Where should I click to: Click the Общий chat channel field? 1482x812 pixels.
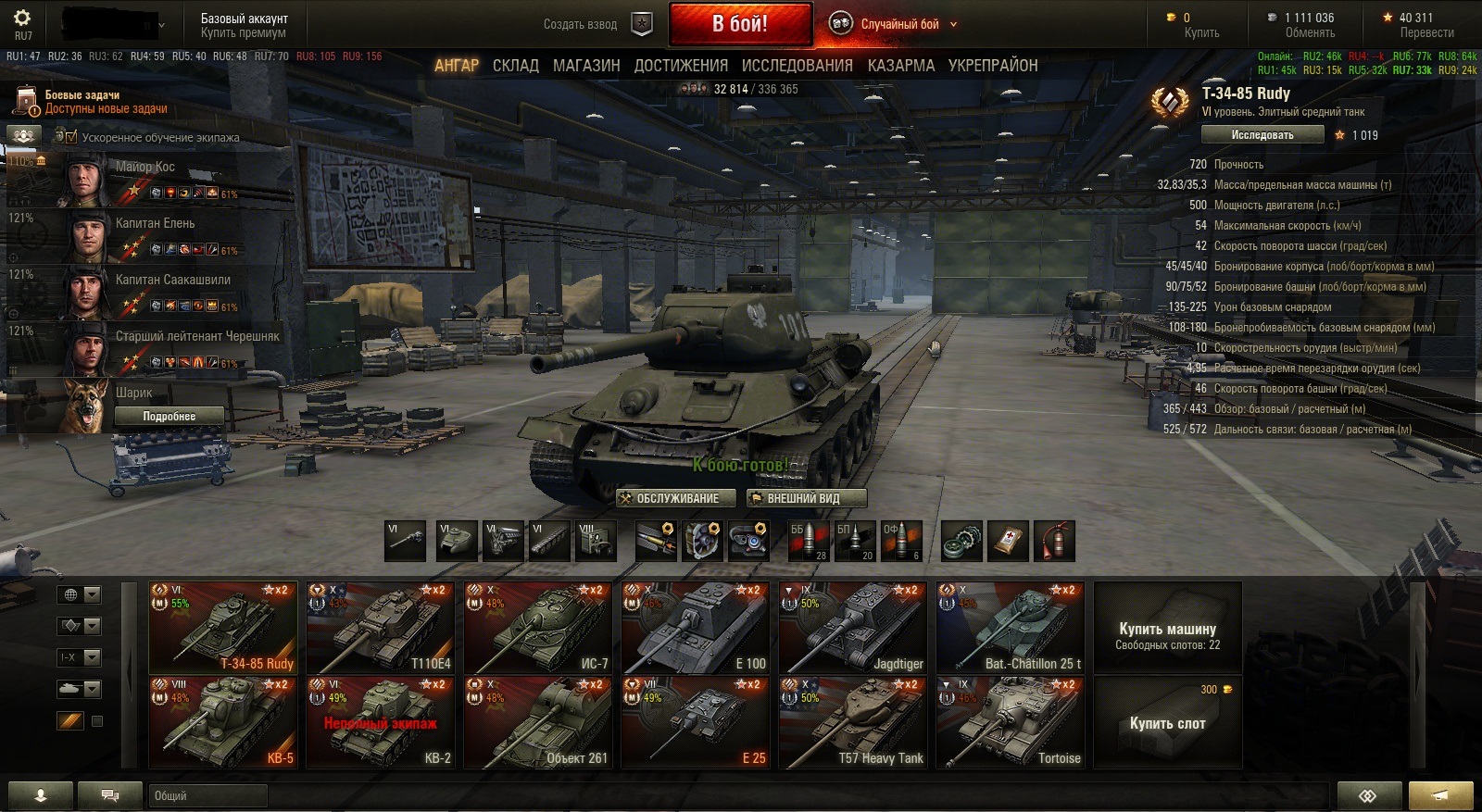pos(207,795)
